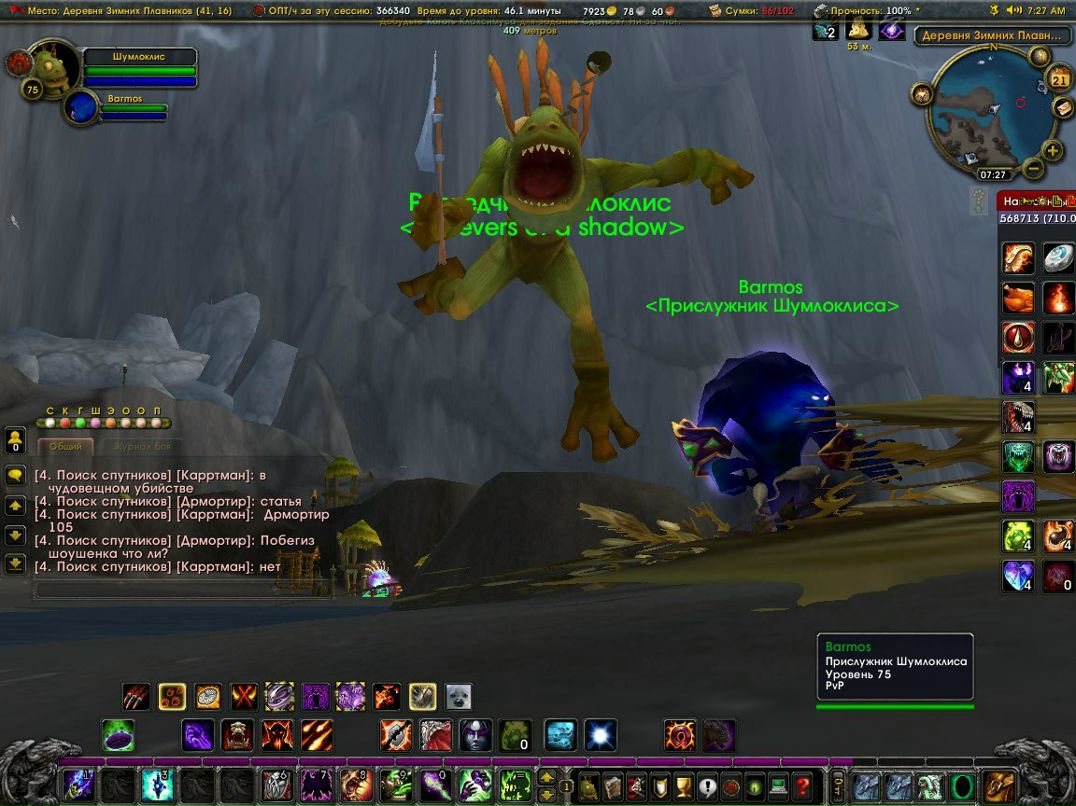Open the golden trophy achievements button
This screenshot has height=806, width=1076.
(x=684, y=785)
